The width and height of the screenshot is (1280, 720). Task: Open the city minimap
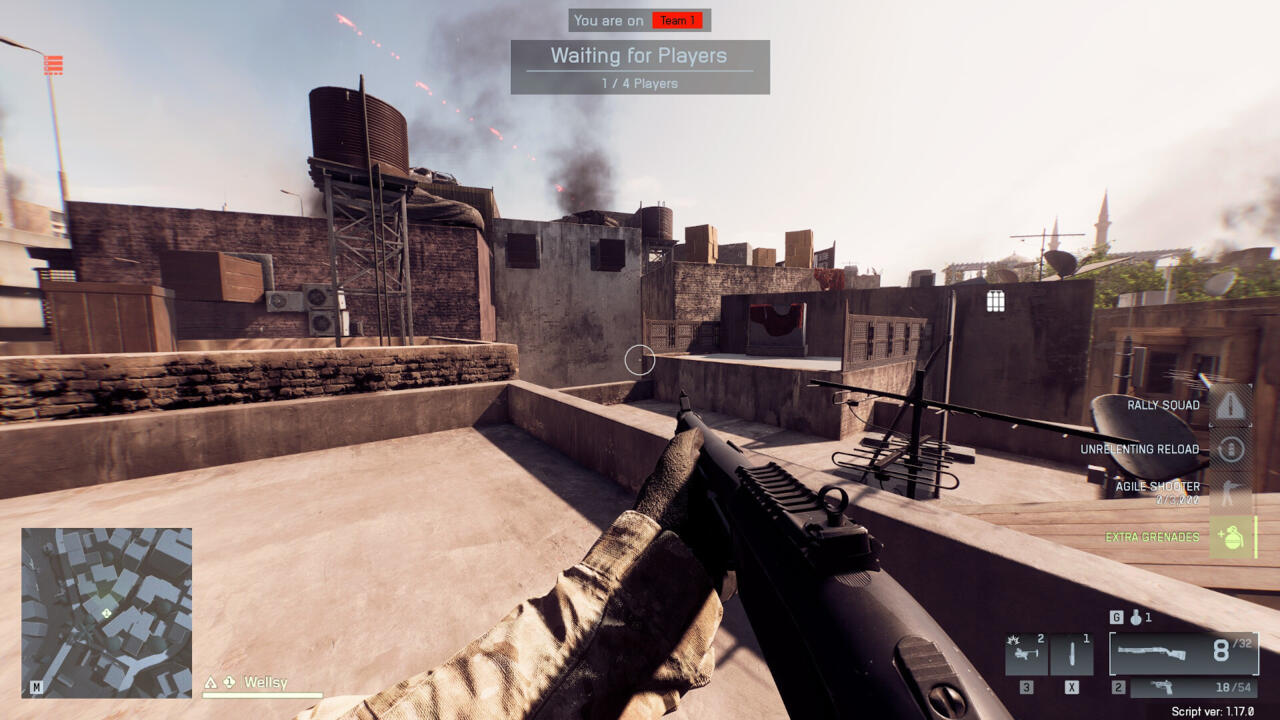(x=106, y=612)
